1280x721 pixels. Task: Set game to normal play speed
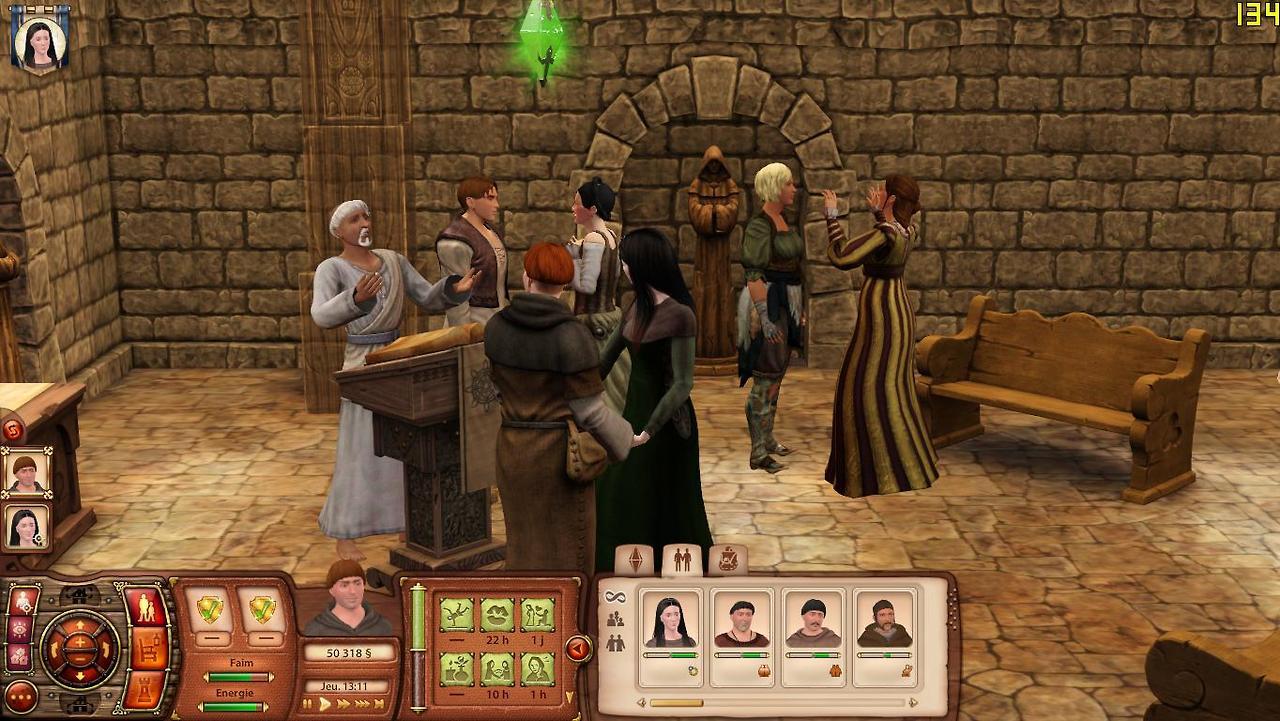(x=325, y=704)
